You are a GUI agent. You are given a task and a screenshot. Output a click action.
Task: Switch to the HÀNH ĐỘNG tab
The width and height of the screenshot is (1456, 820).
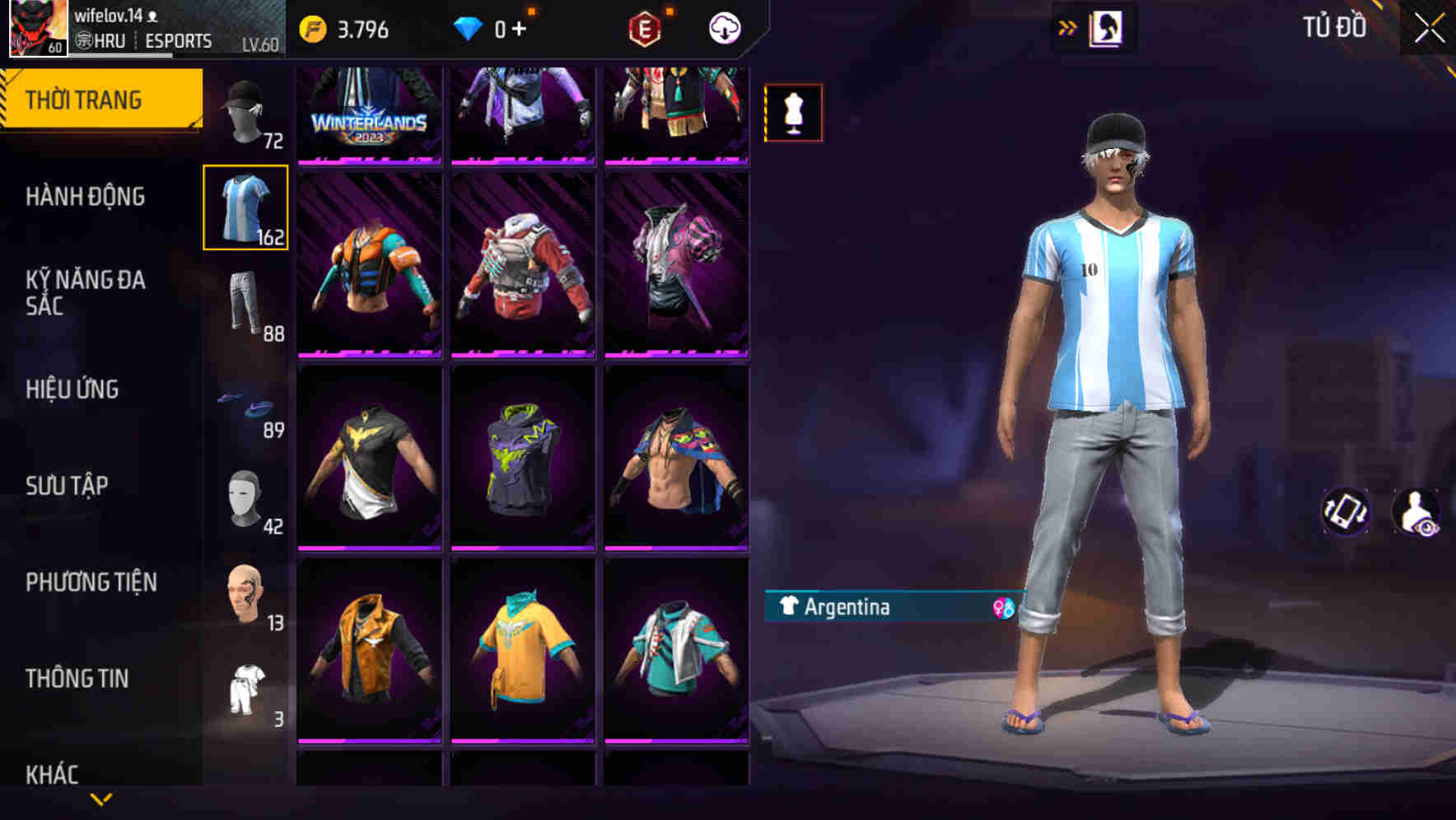click(x=86, y=198)
